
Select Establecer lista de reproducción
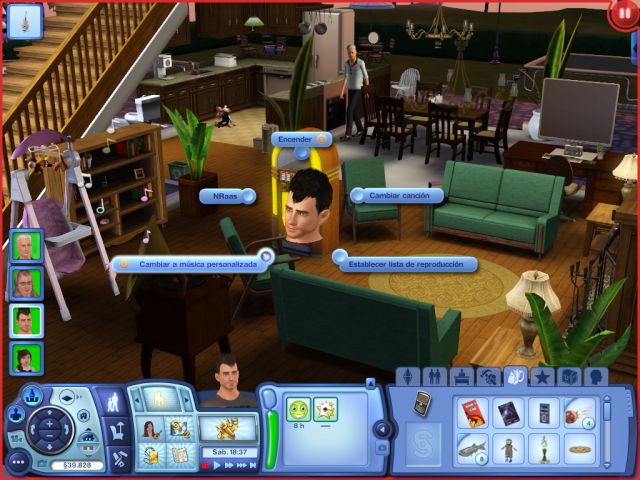coord(406,264)
